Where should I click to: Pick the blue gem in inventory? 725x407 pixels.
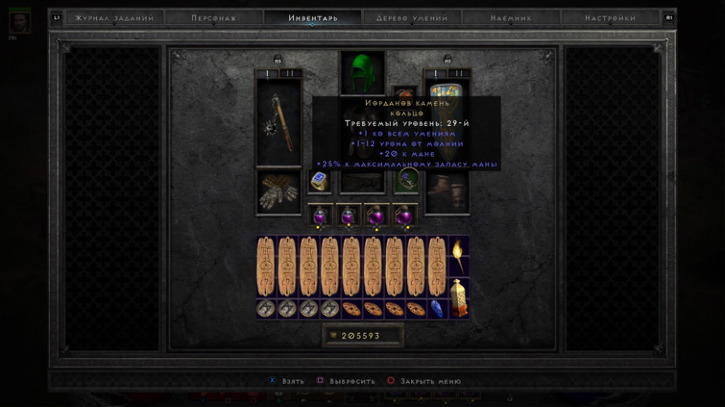click(437, 308)
